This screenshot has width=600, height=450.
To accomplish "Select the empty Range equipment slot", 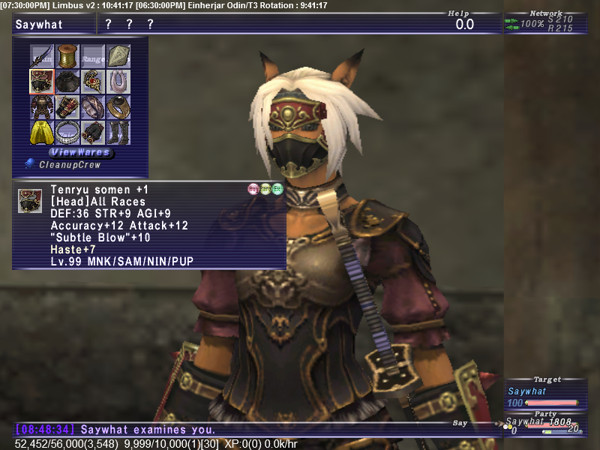I will [x=92, y=56].
